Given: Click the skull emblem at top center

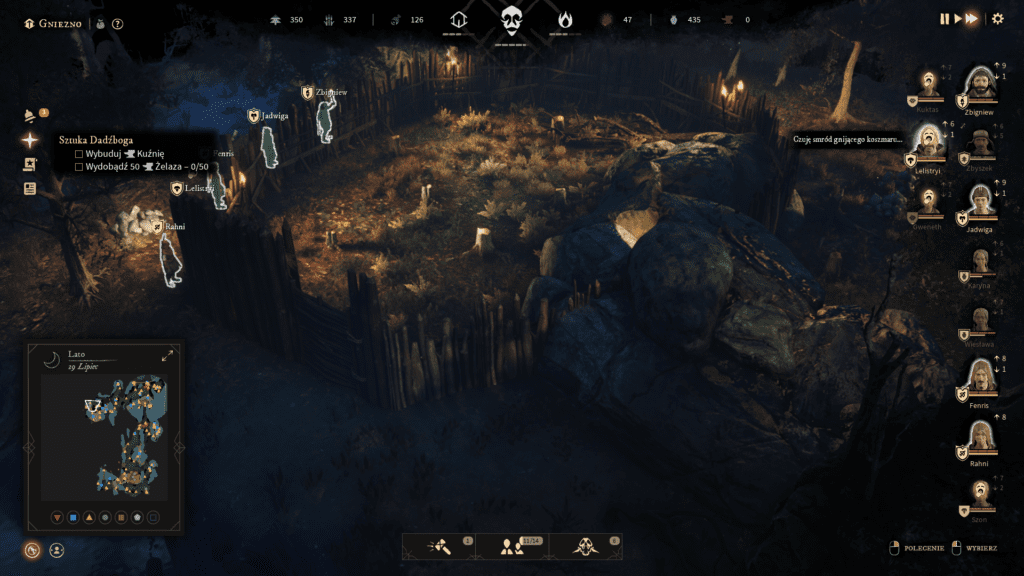Looking at the screenshot, I should coord(512,20).
